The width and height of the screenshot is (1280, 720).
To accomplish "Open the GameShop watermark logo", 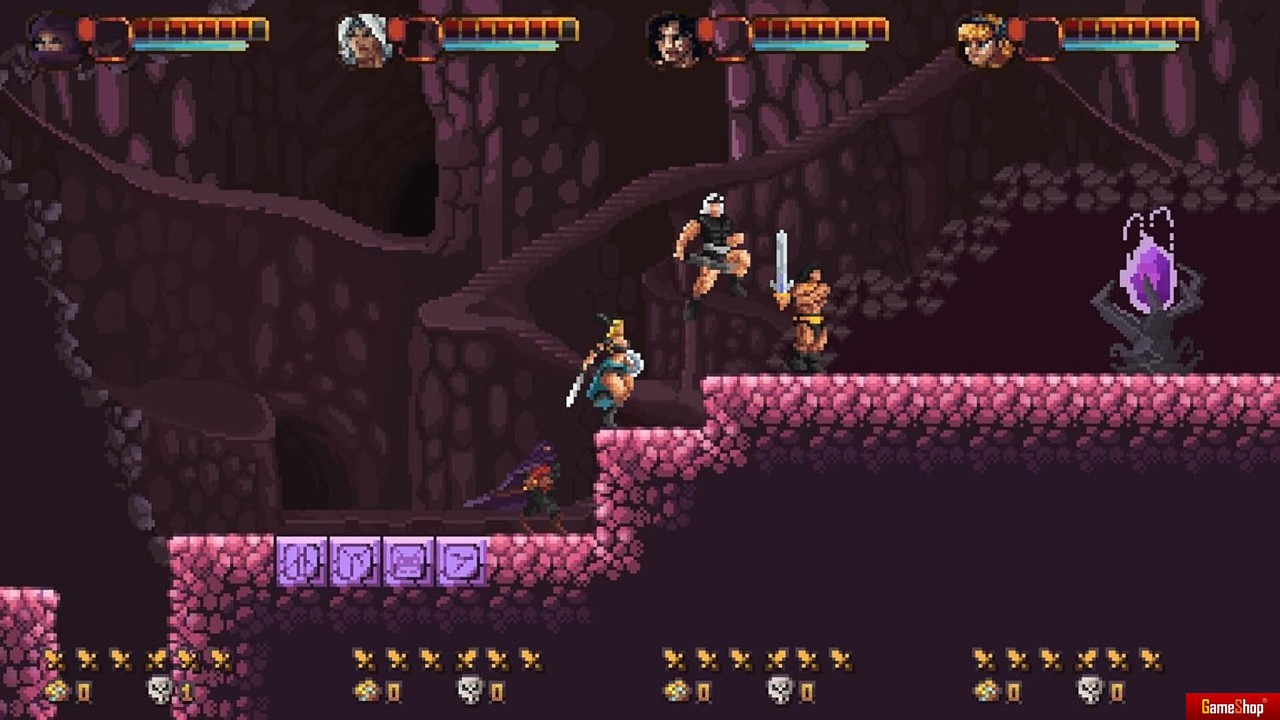I will pos(1232,707).
